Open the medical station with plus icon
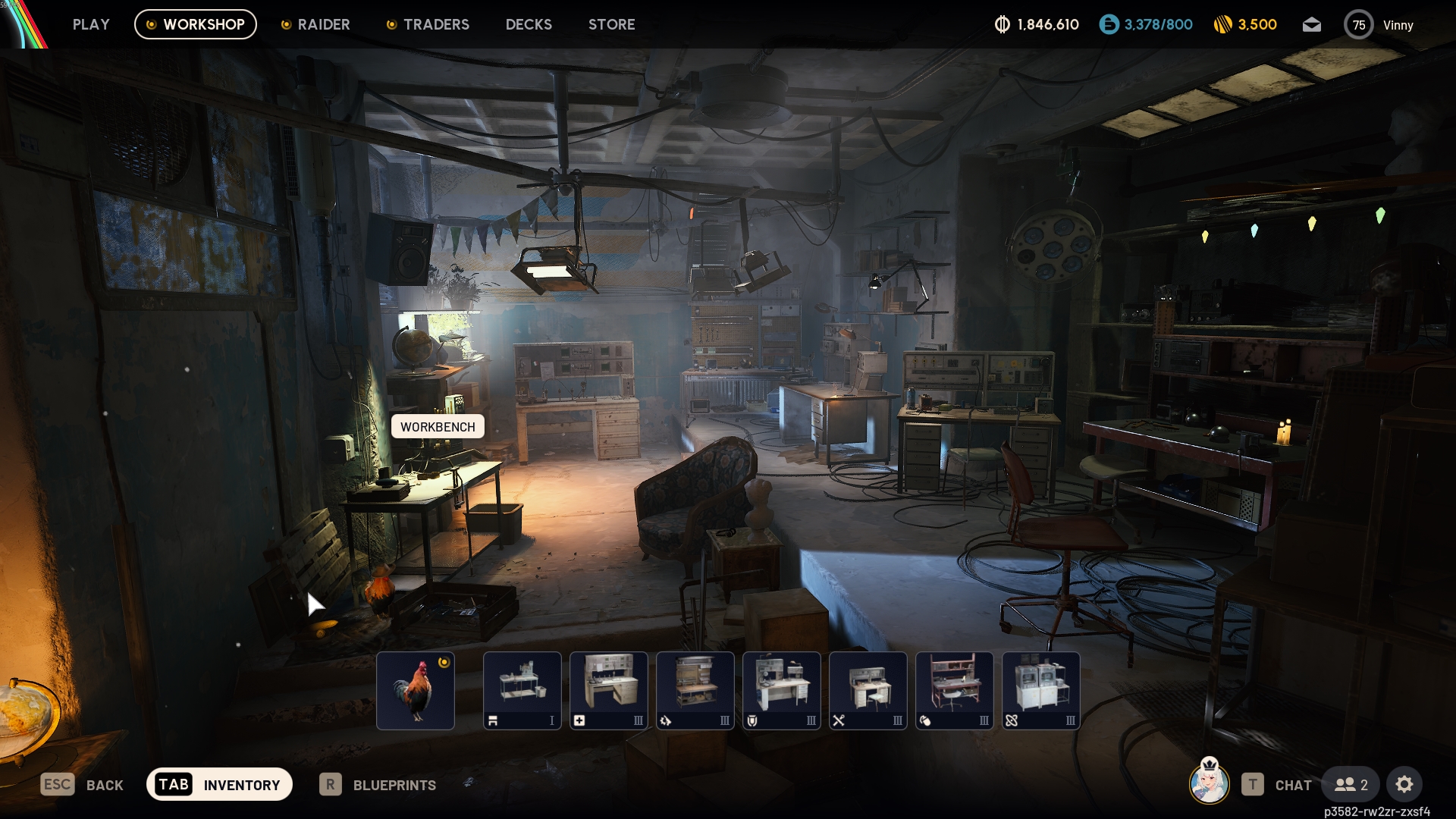The image size is (1456, 819). coord(609,690)
